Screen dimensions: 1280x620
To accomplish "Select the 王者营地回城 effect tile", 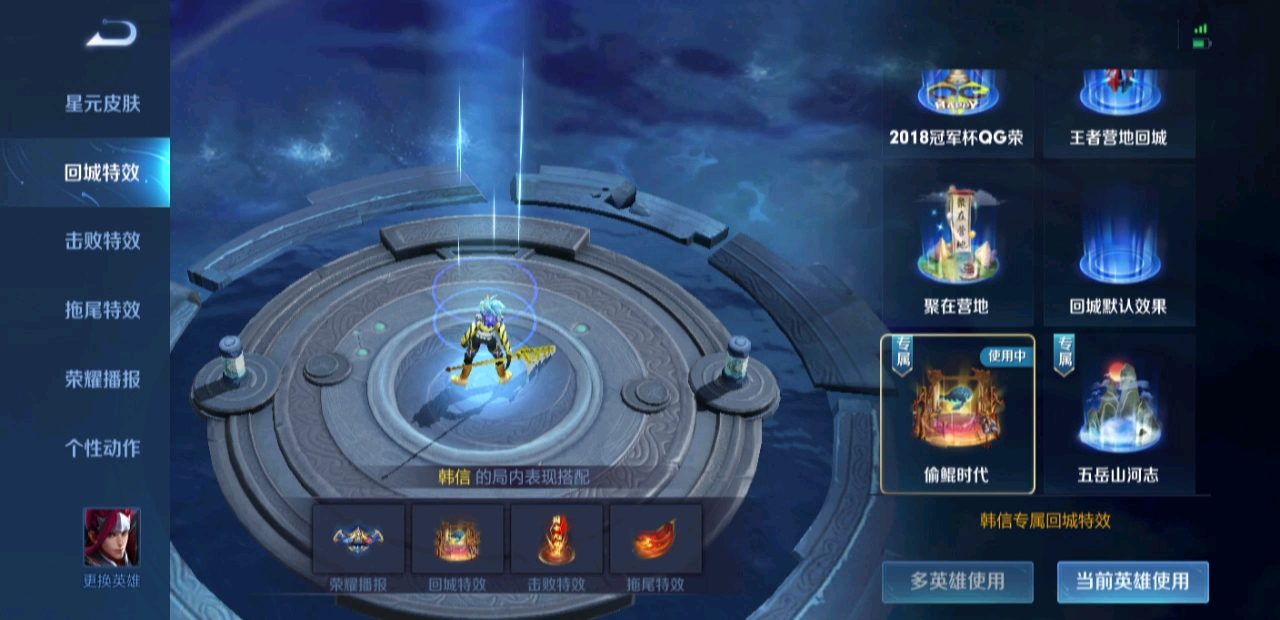I will click(1118, 112).
